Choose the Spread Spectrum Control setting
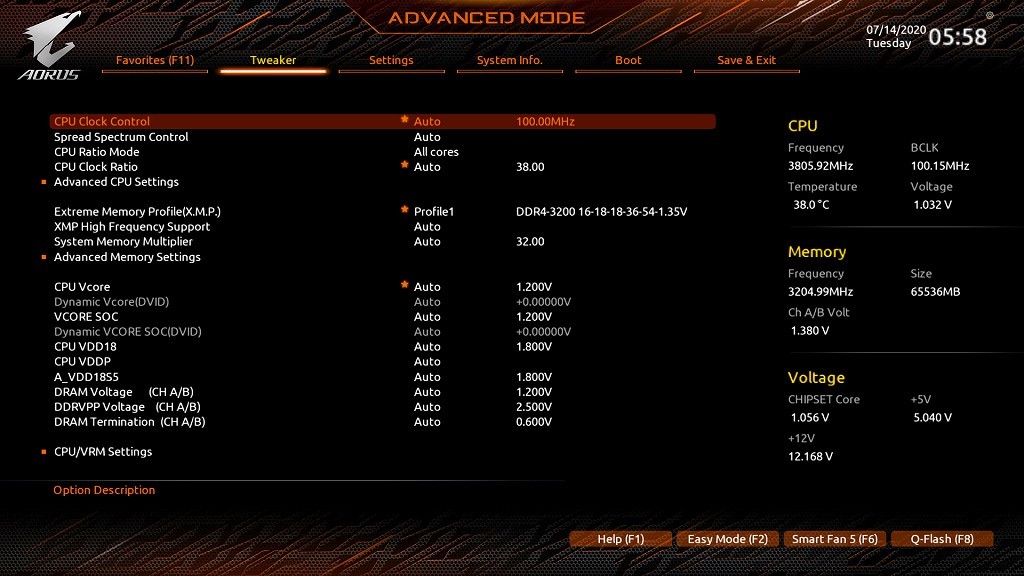Viewport: 1024px width, 576px height. [x=121, y=137]
